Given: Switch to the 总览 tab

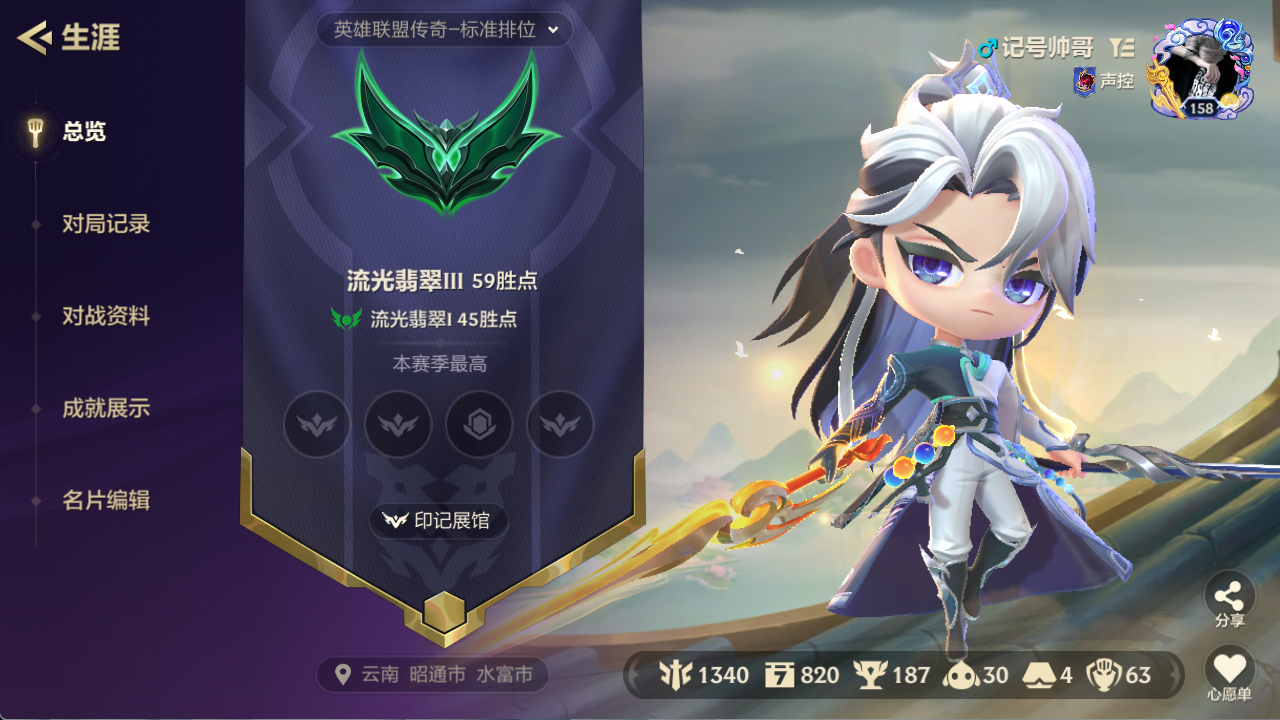Looking at the screenshot, I should pyautogui.click(x=84, y=131).
